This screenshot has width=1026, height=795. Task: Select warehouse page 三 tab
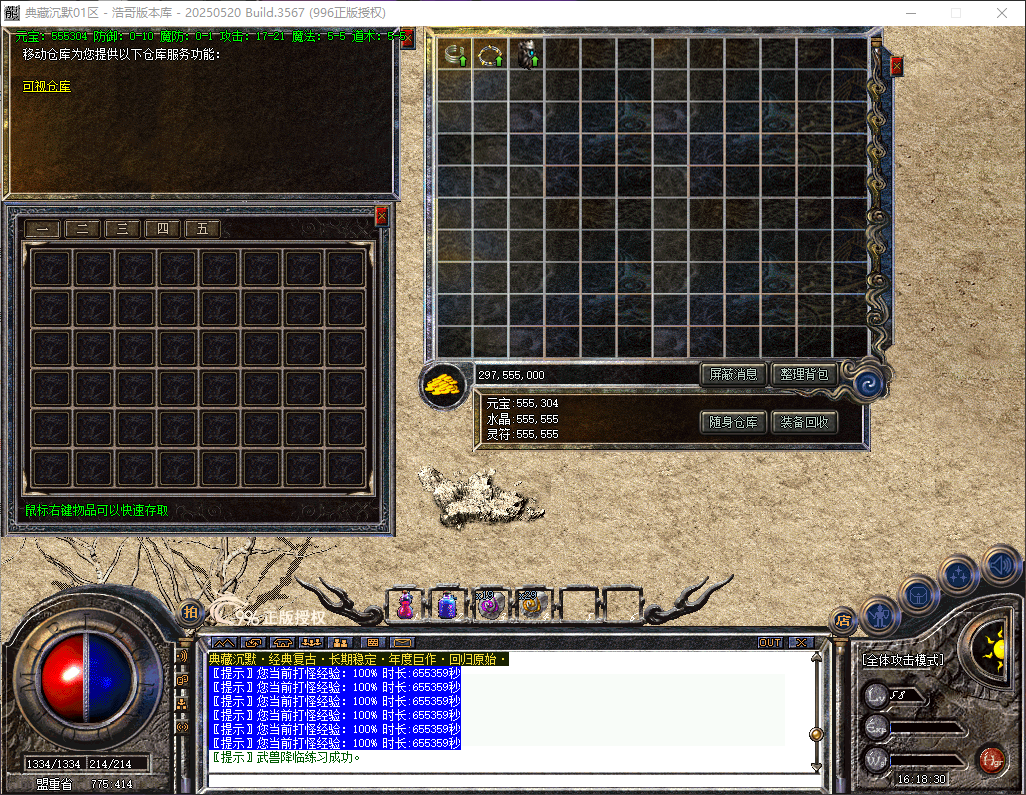pyautogui.click(x=122, y=229)
